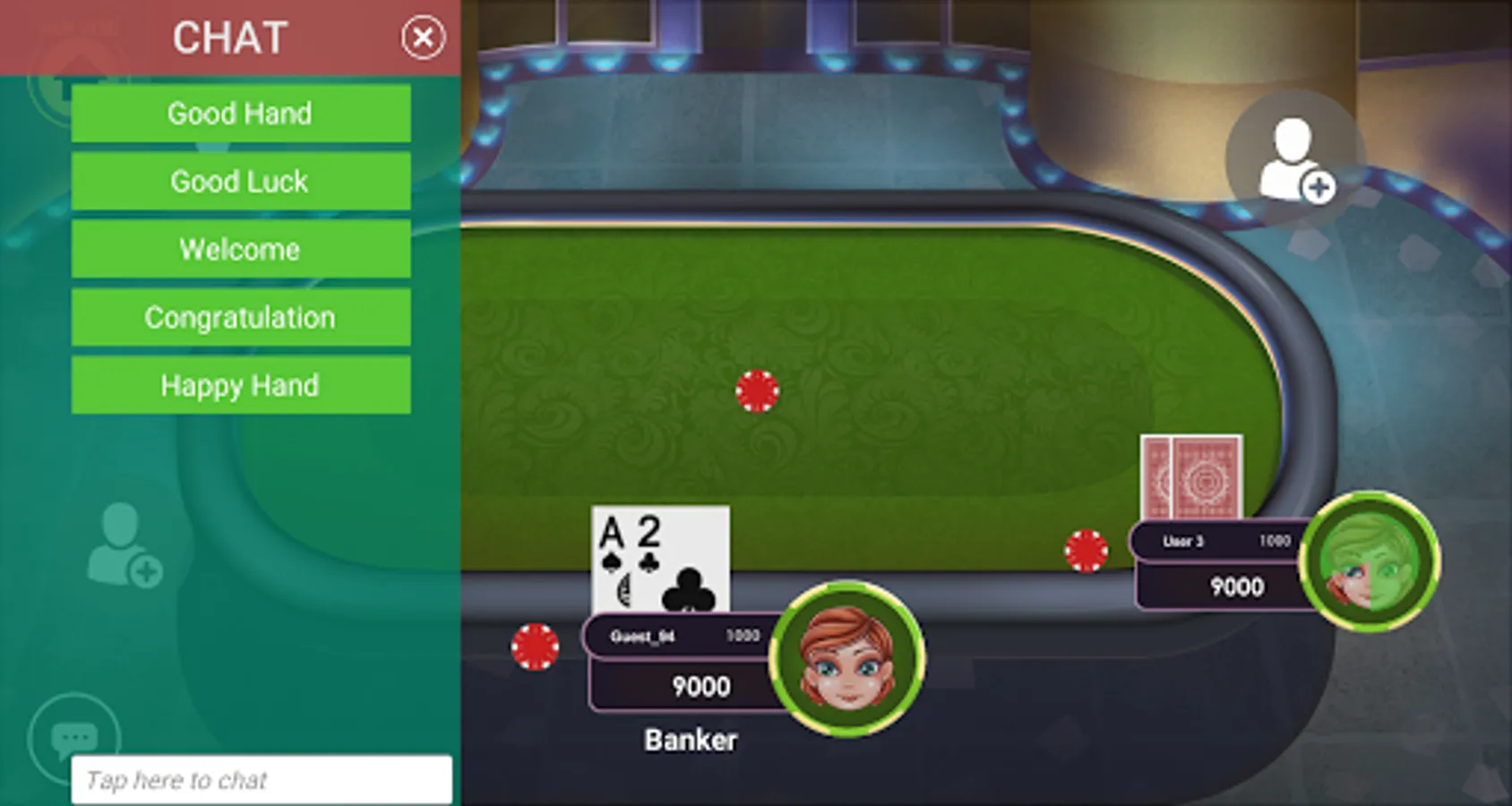Viewport: 1512px width, 806px height.
Task: Tap the chat input field to type
Action: 260,777
